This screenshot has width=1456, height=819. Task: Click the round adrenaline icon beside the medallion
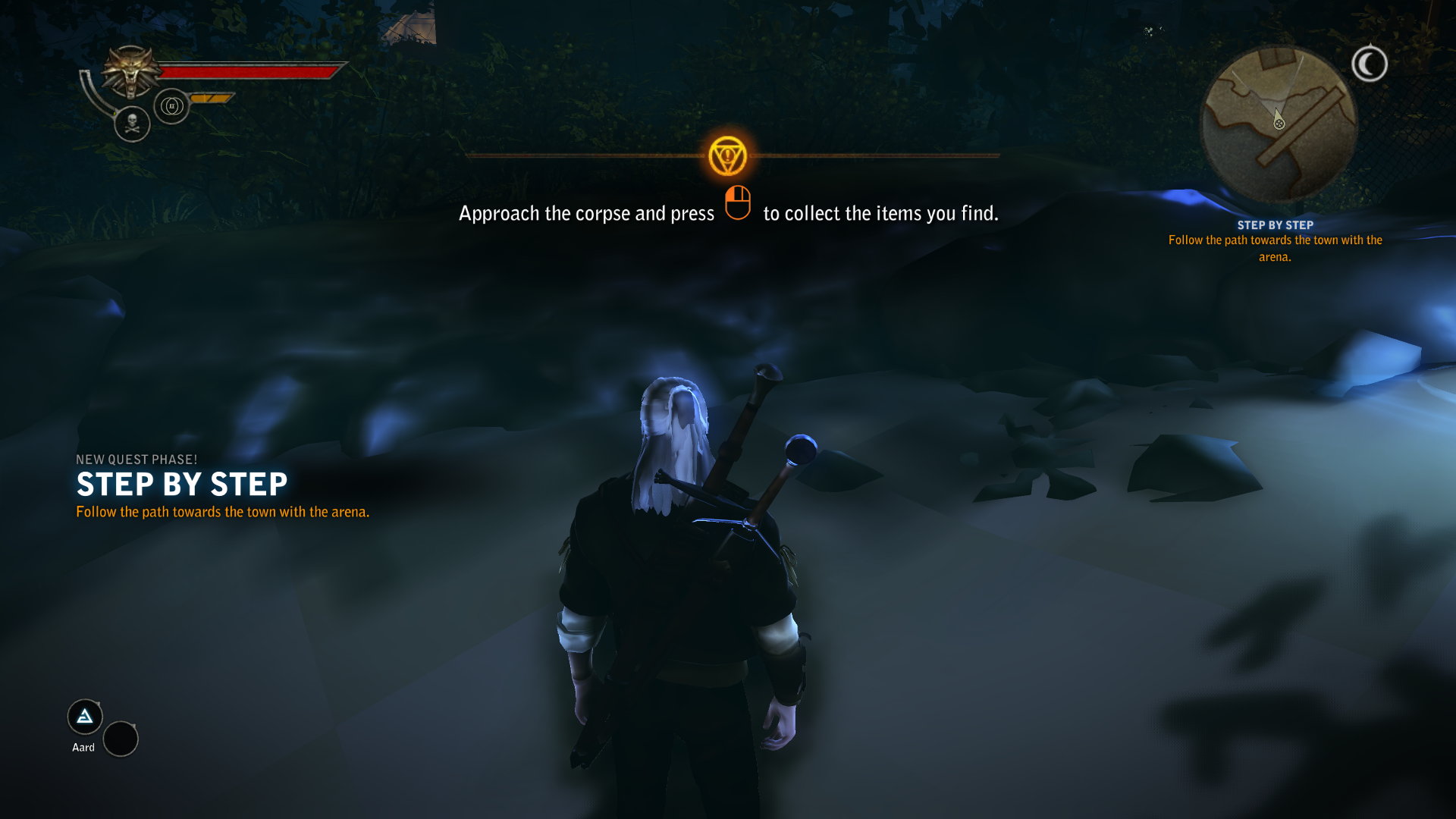(x=171, y=106)
